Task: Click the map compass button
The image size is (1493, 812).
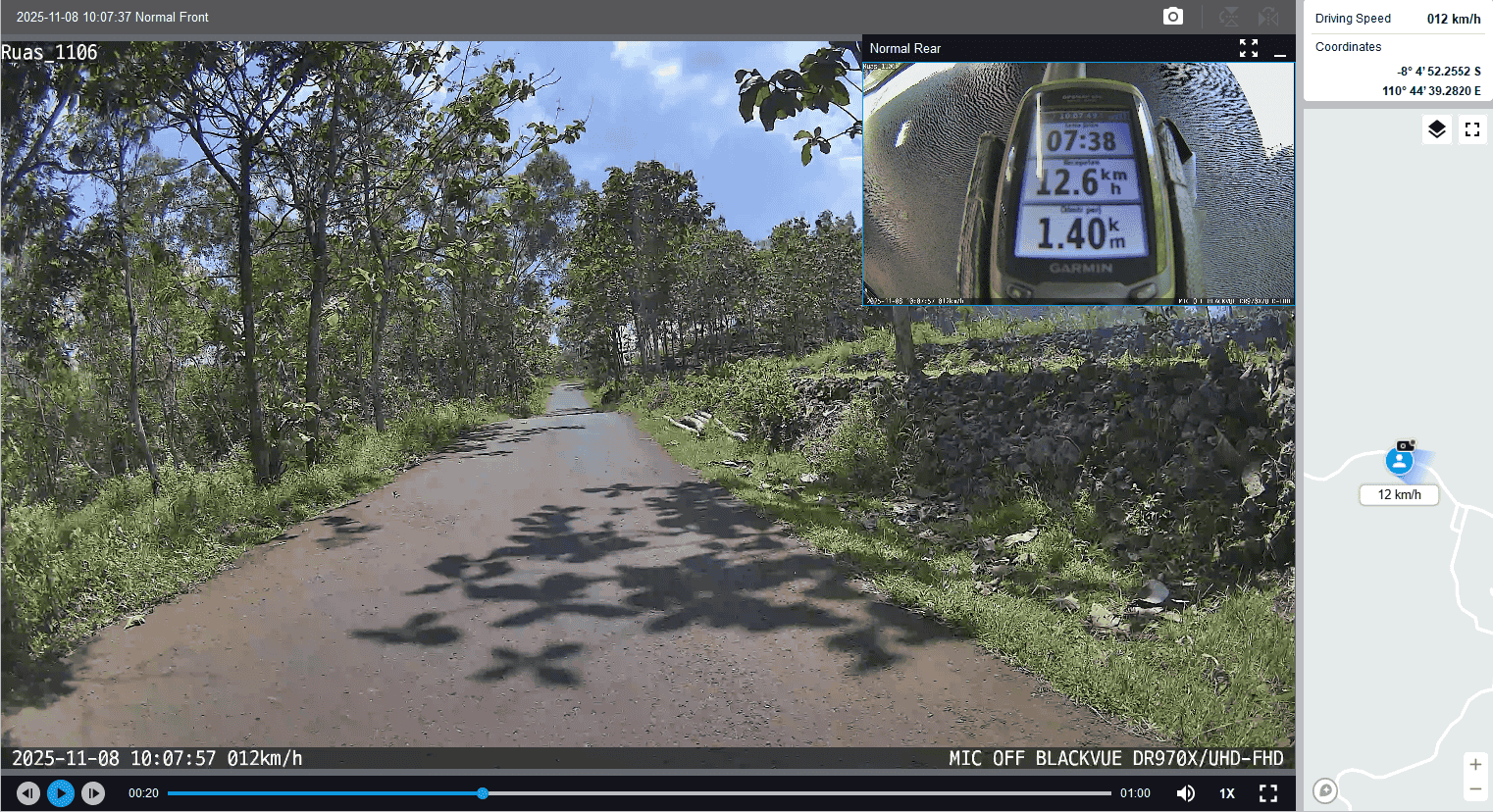Action: click(x=1325, y=790)
